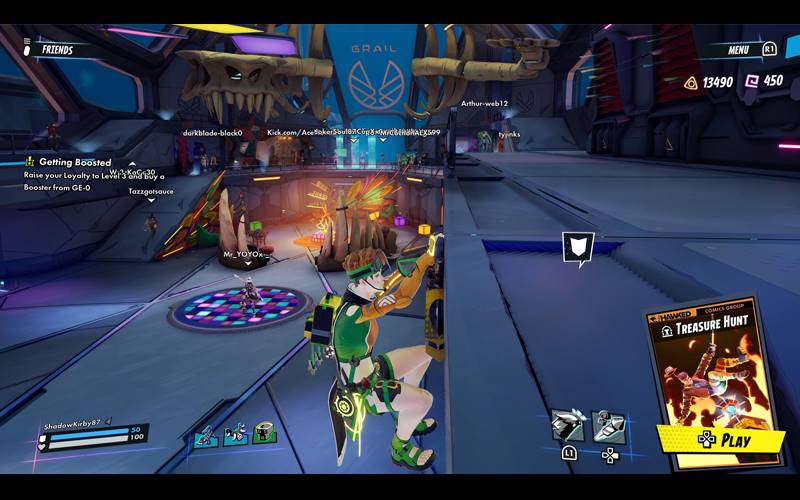Activate the winged emblem ability icon

point(568,424)
